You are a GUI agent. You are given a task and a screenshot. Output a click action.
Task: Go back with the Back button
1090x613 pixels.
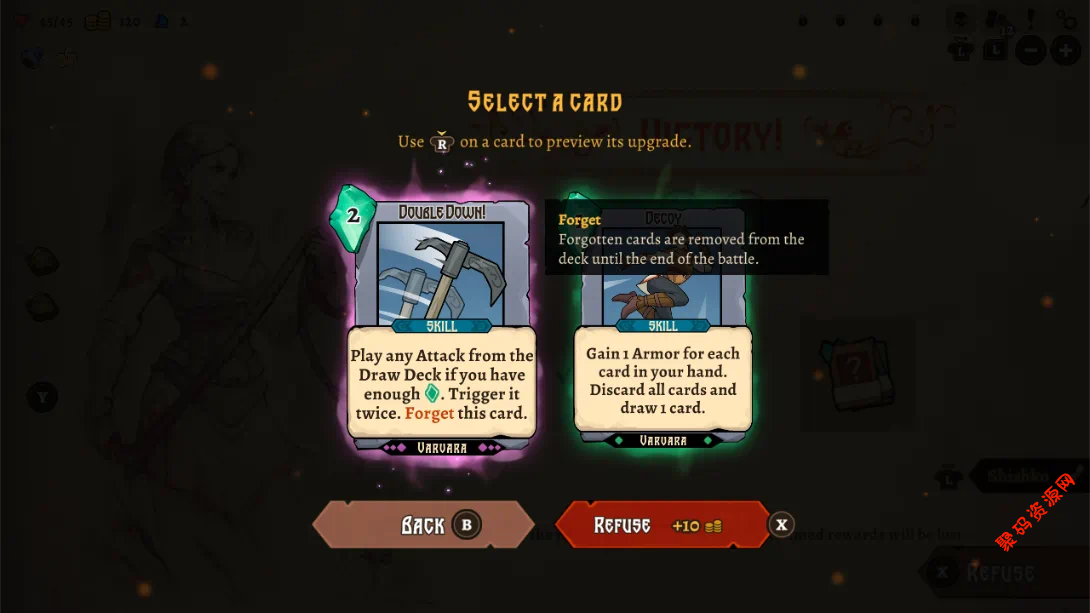[x=423, y=525]
